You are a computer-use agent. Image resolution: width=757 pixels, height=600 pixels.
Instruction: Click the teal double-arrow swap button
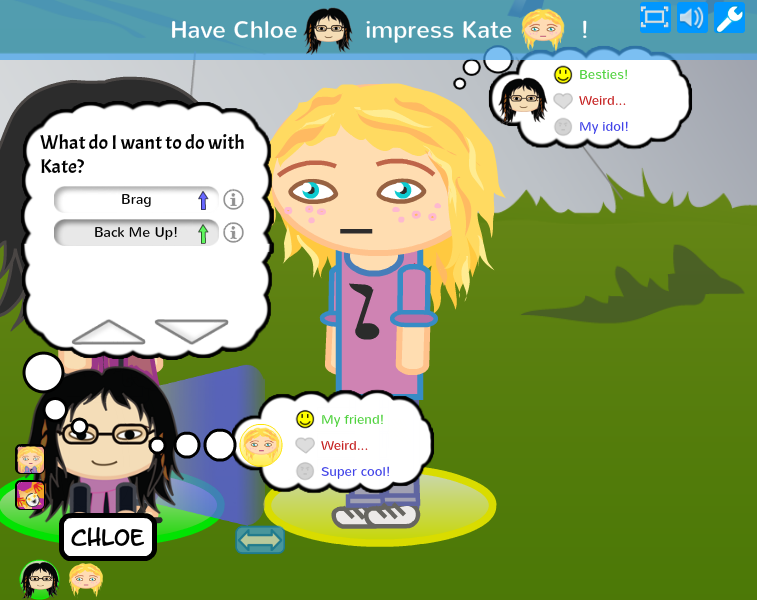(260, 540)
